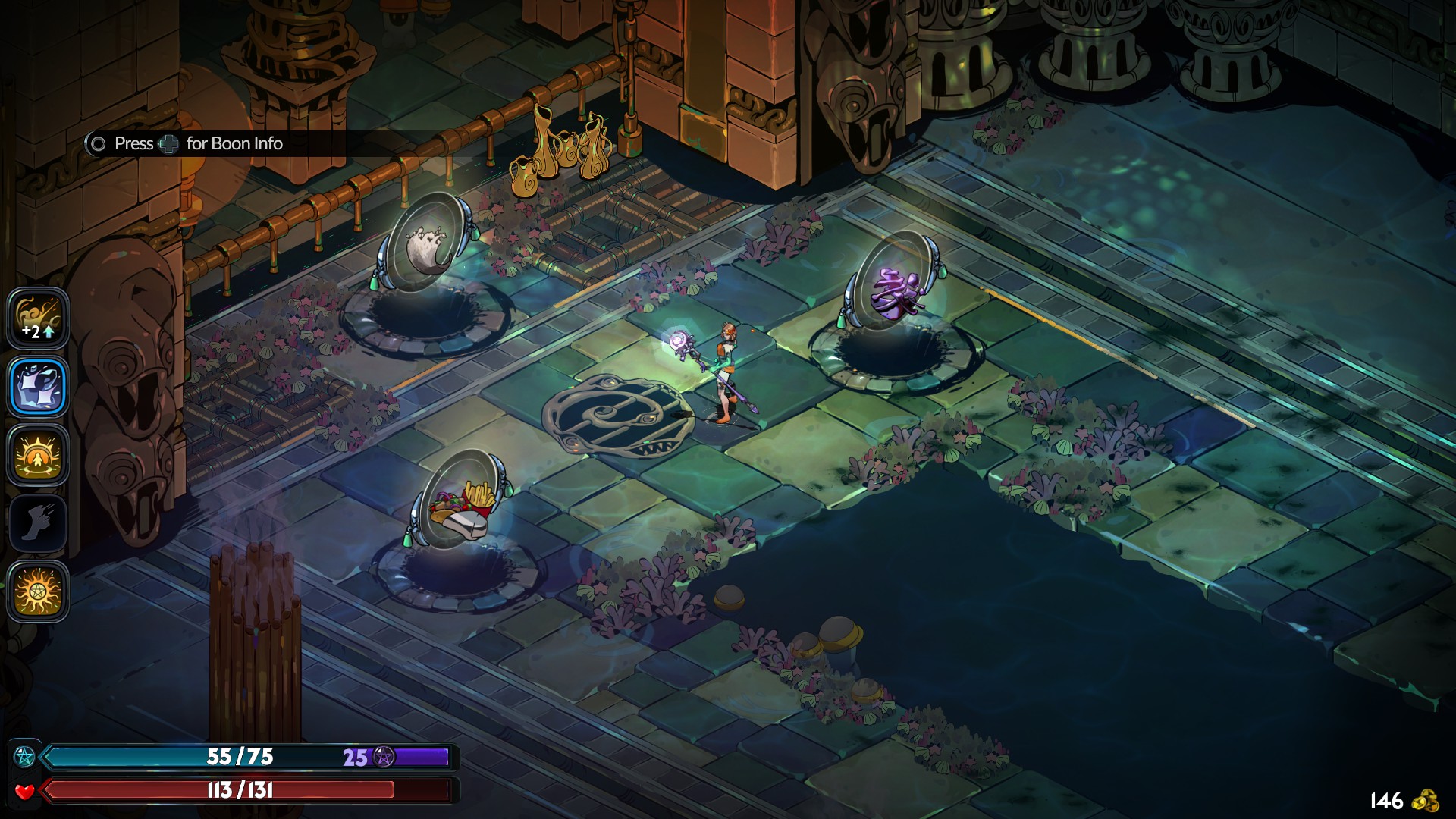Open the sun pentagram magick boon
This screenshot has height=819, width=1456.
click(38, 591)
